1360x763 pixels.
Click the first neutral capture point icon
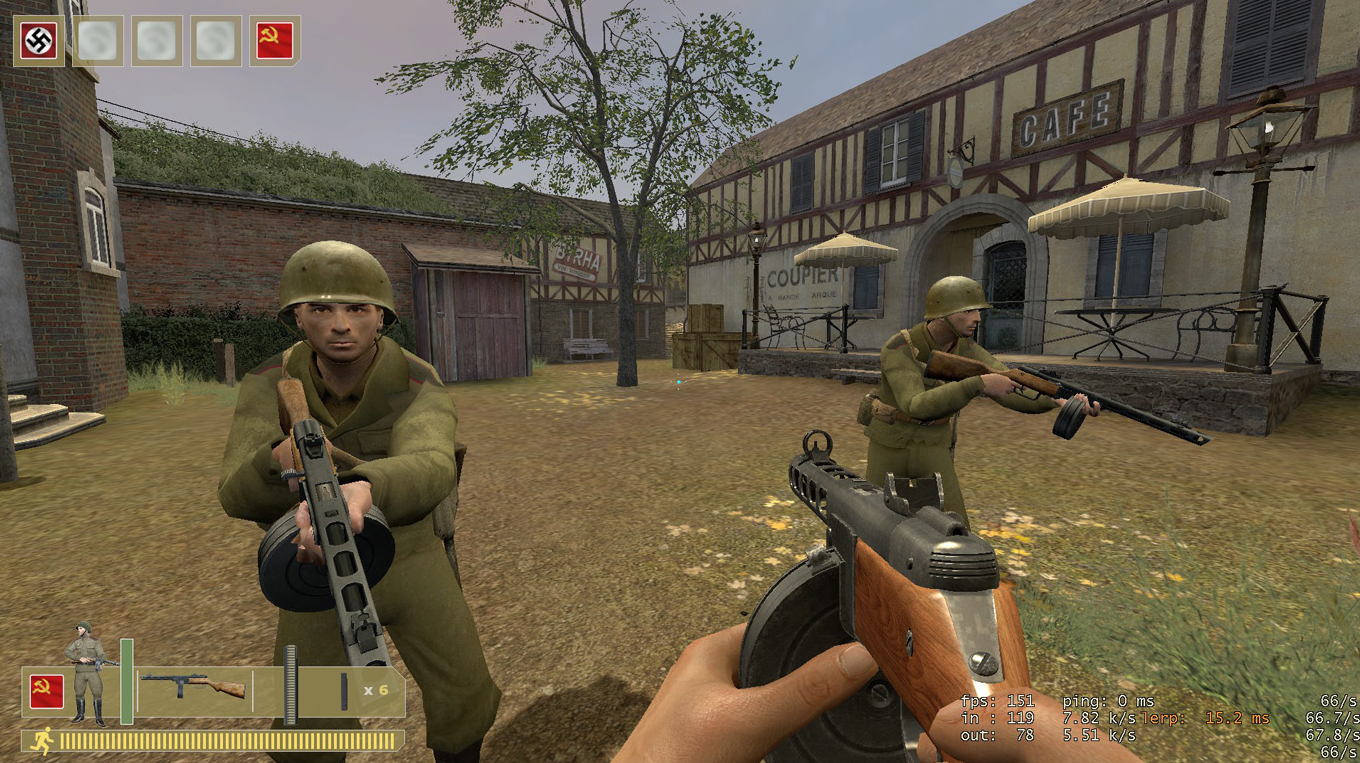pos(97,40)
